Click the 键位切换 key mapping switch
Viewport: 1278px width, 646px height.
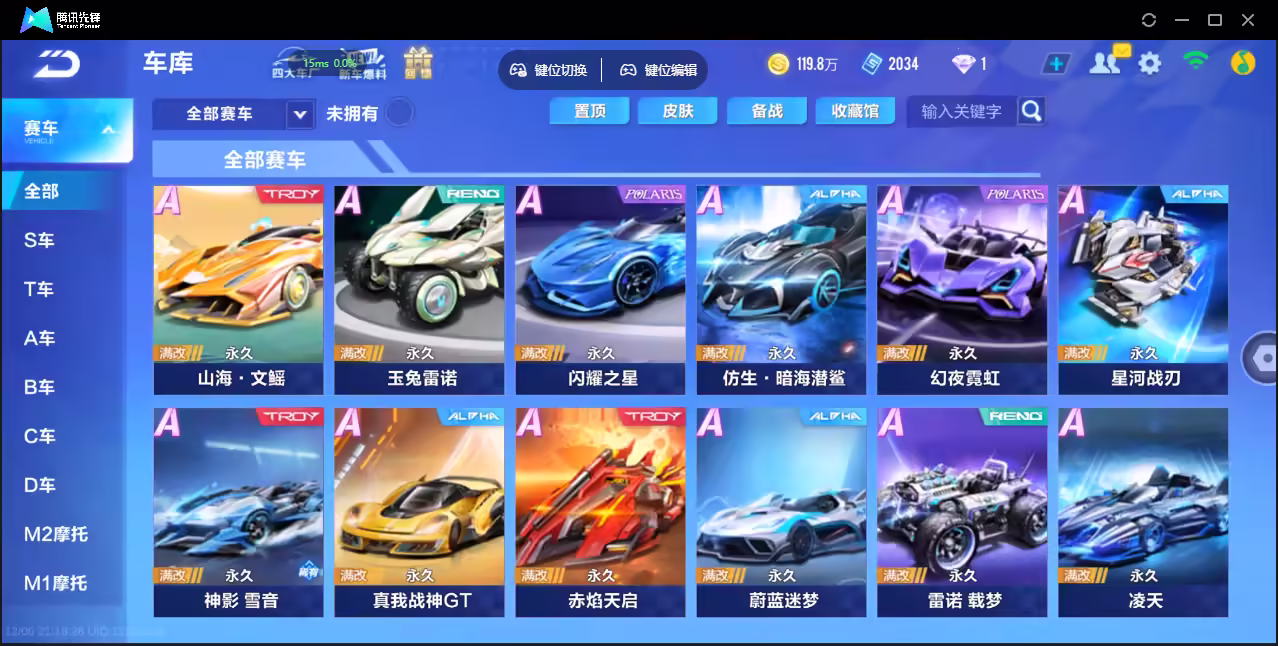(x=550, y=70)
